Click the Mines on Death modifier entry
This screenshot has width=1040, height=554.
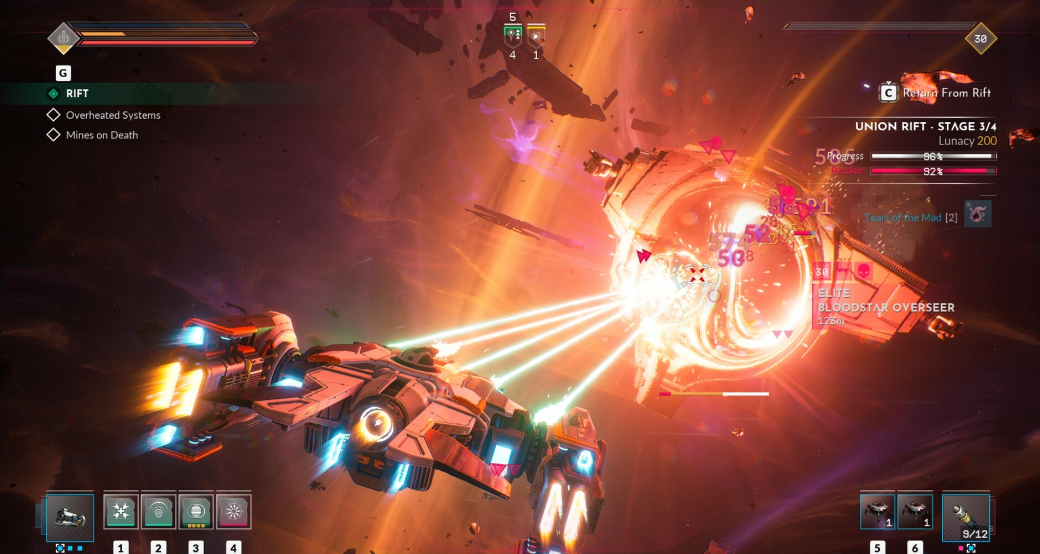(x=102, y=135)
